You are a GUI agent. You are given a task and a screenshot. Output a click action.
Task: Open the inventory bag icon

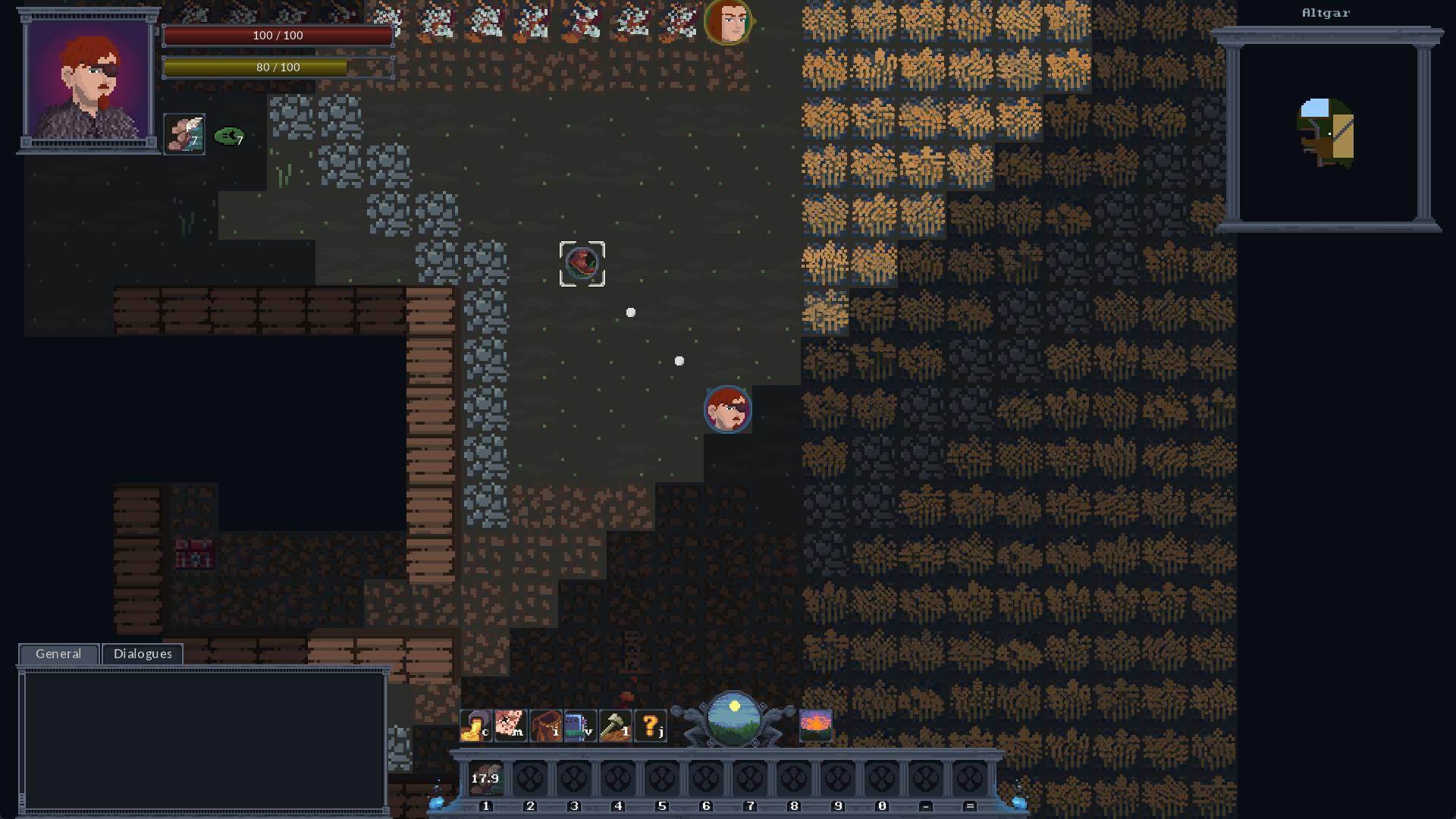[546, 726]
